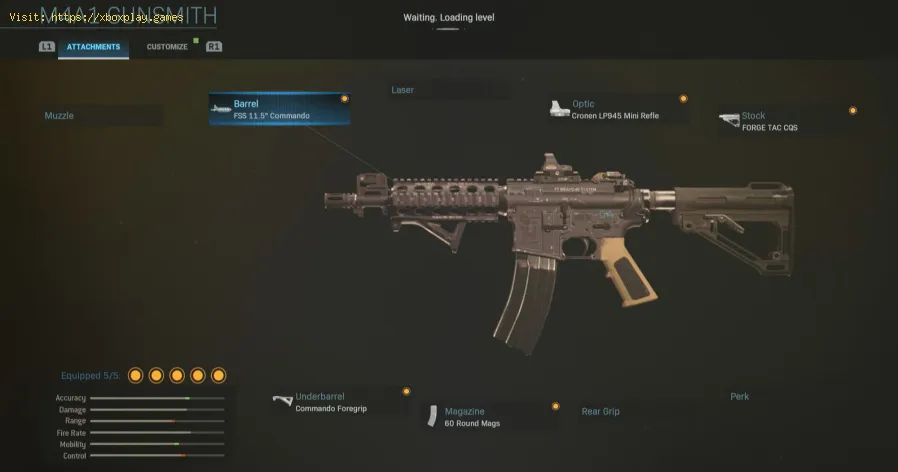Image resolution: width=898 pixels, height=472 pixels.
Task: Open the Customize tab
Action: (167, 47)
